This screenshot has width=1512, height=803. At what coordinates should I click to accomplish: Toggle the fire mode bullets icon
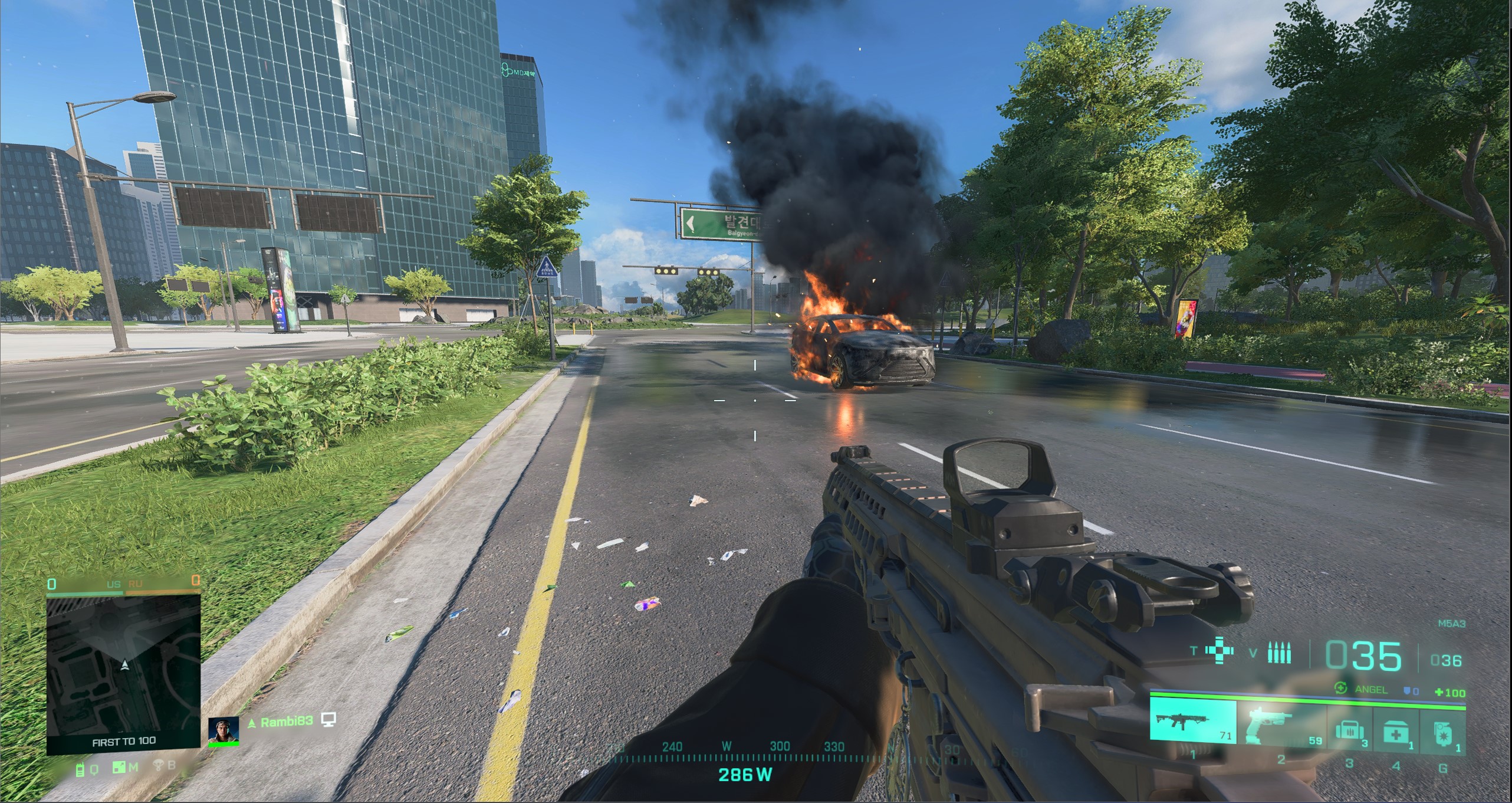1278,653
